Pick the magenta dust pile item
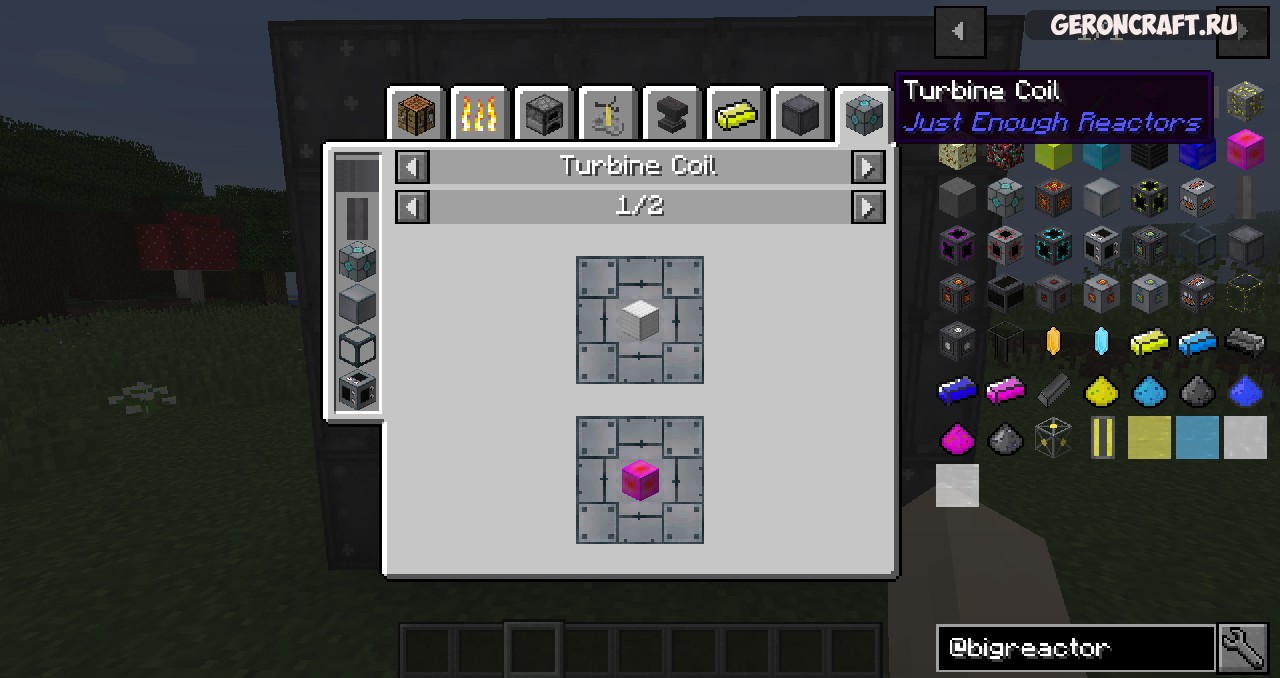Screen dimensions: 1280x678 pyautogui.click(x=957, y=438)
